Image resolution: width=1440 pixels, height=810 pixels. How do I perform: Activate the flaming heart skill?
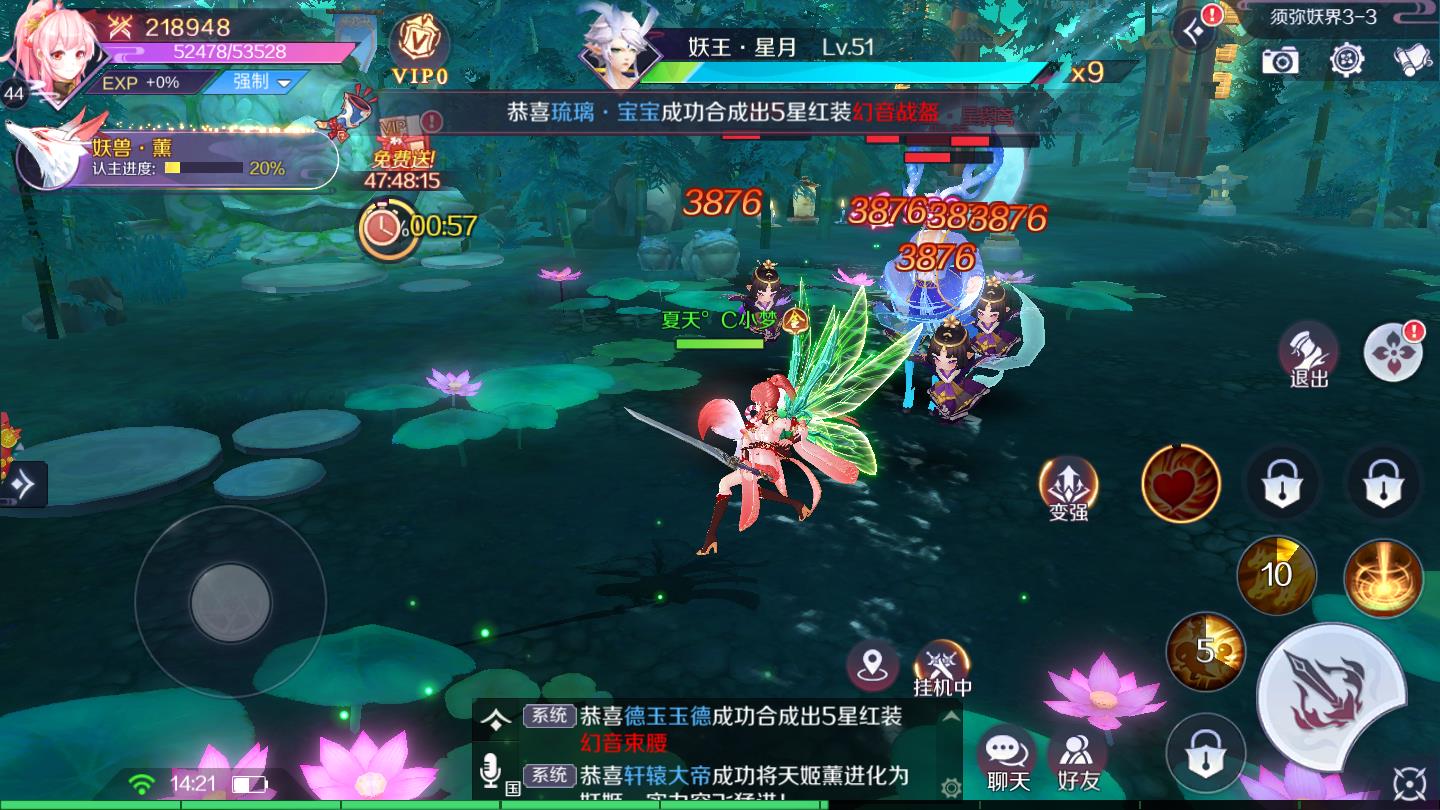coord(1181,484)
